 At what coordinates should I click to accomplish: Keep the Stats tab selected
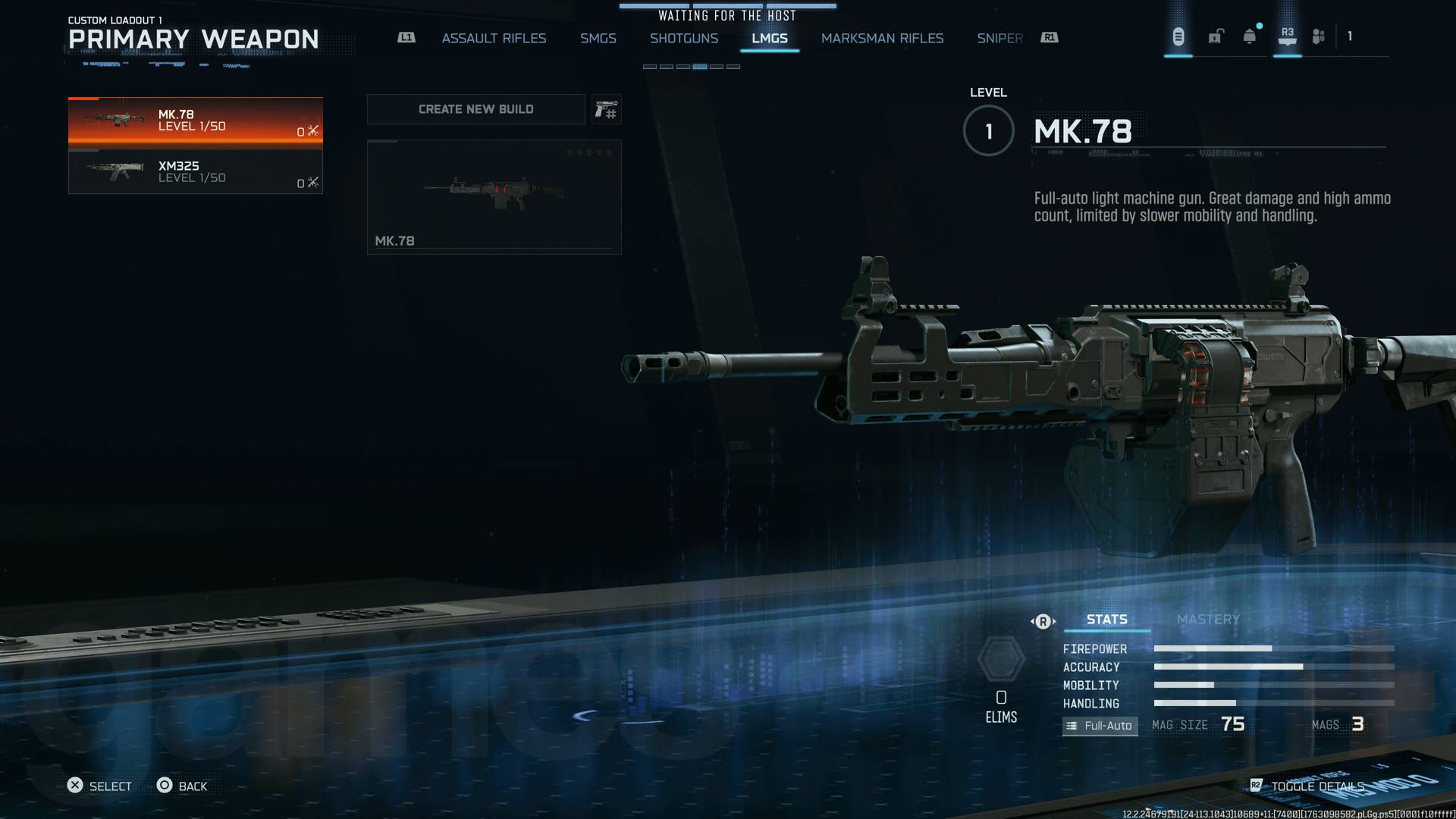[x=1106, y=619]
